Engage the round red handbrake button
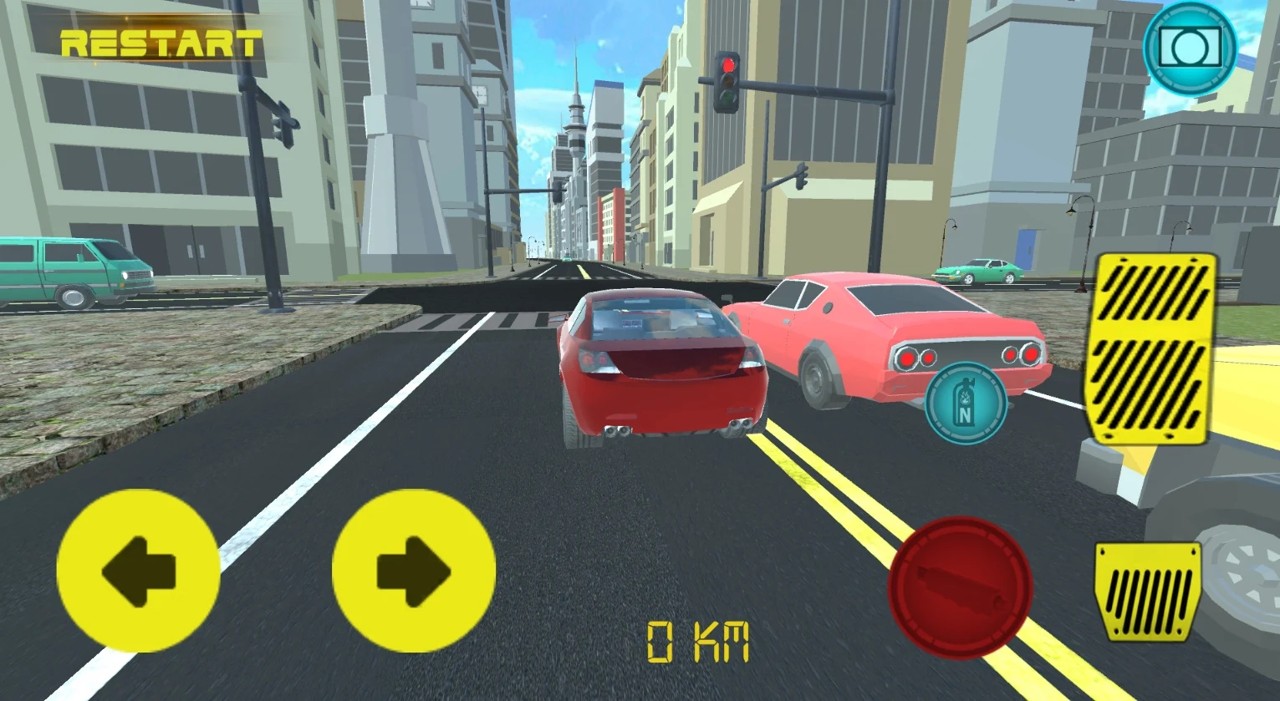Screen dimensions: 1280x701 click(x=960, y=587)
